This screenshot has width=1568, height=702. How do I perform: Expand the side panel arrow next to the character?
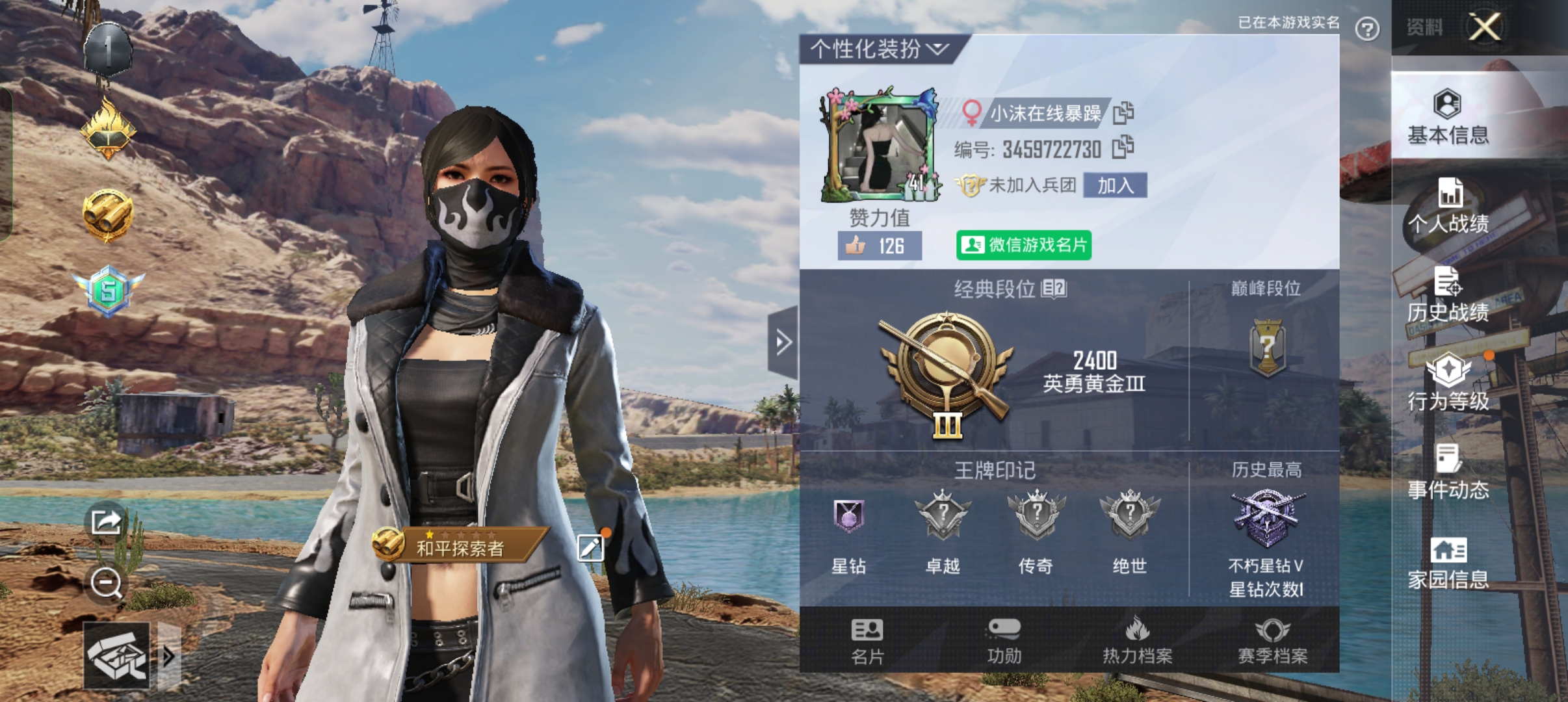[783, 342]
